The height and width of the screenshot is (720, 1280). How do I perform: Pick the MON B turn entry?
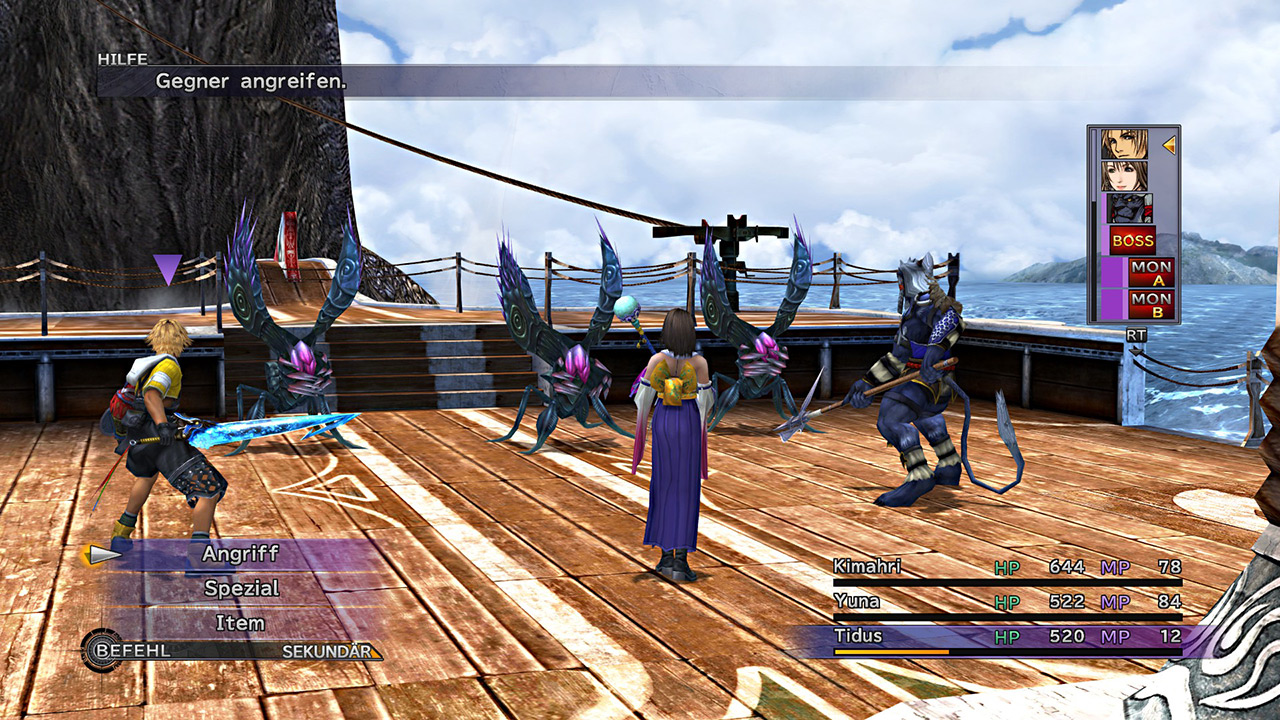pyautogui.click(x=1150, y=304)
